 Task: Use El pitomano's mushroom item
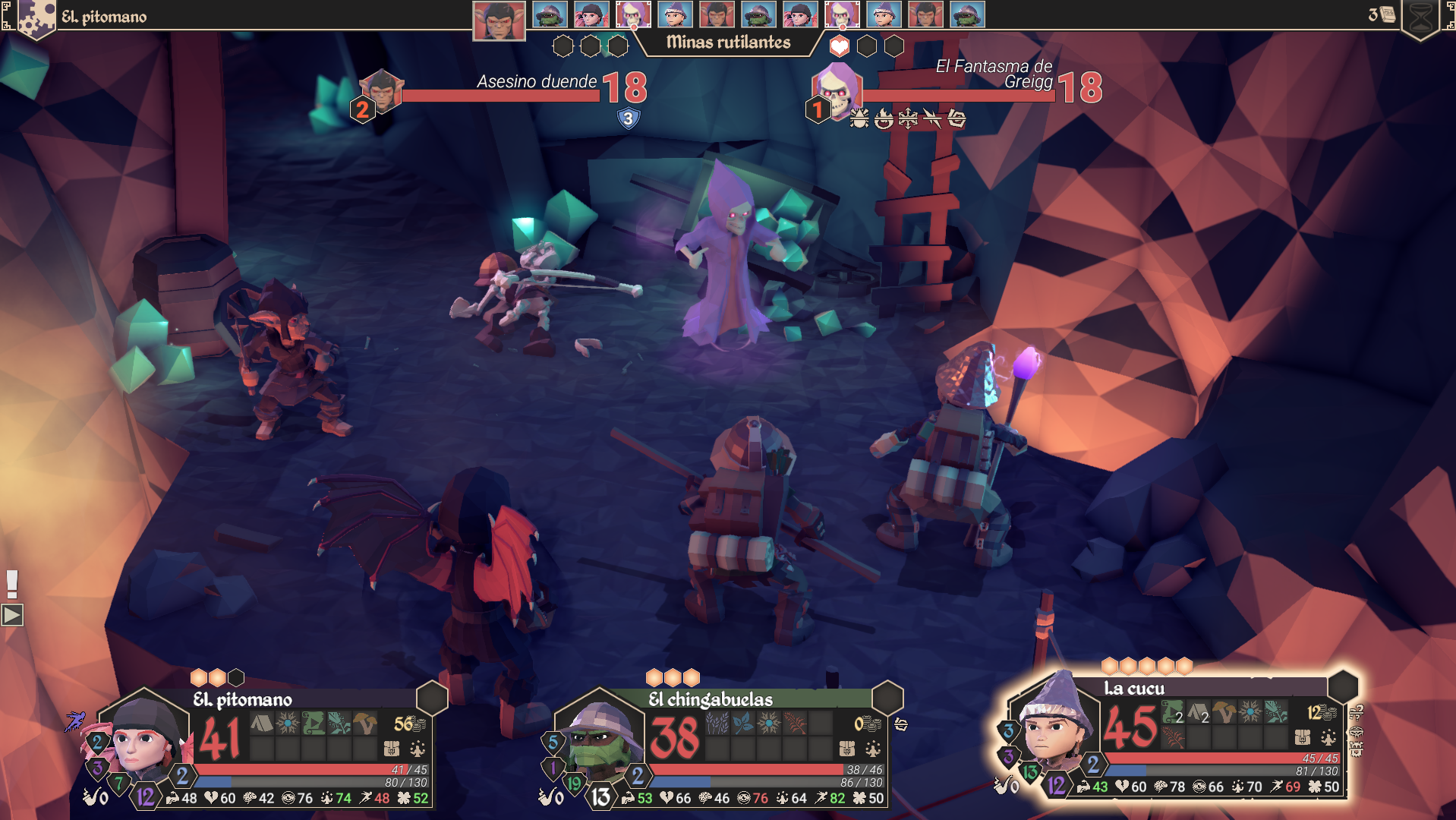[364, 724]
